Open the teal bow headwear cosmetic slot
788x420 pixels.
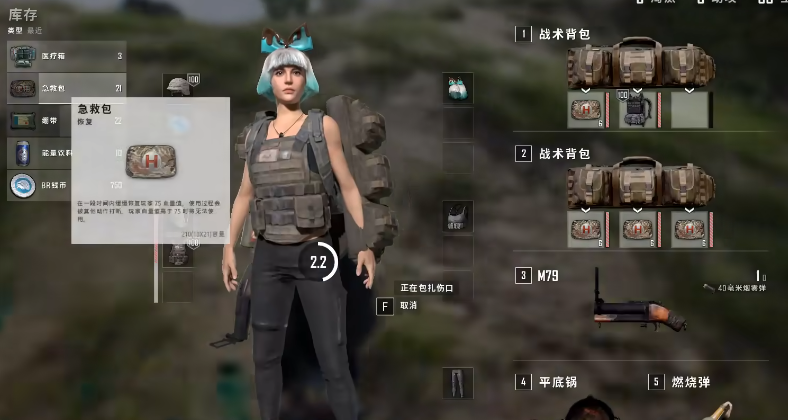[x=457, y=88]
